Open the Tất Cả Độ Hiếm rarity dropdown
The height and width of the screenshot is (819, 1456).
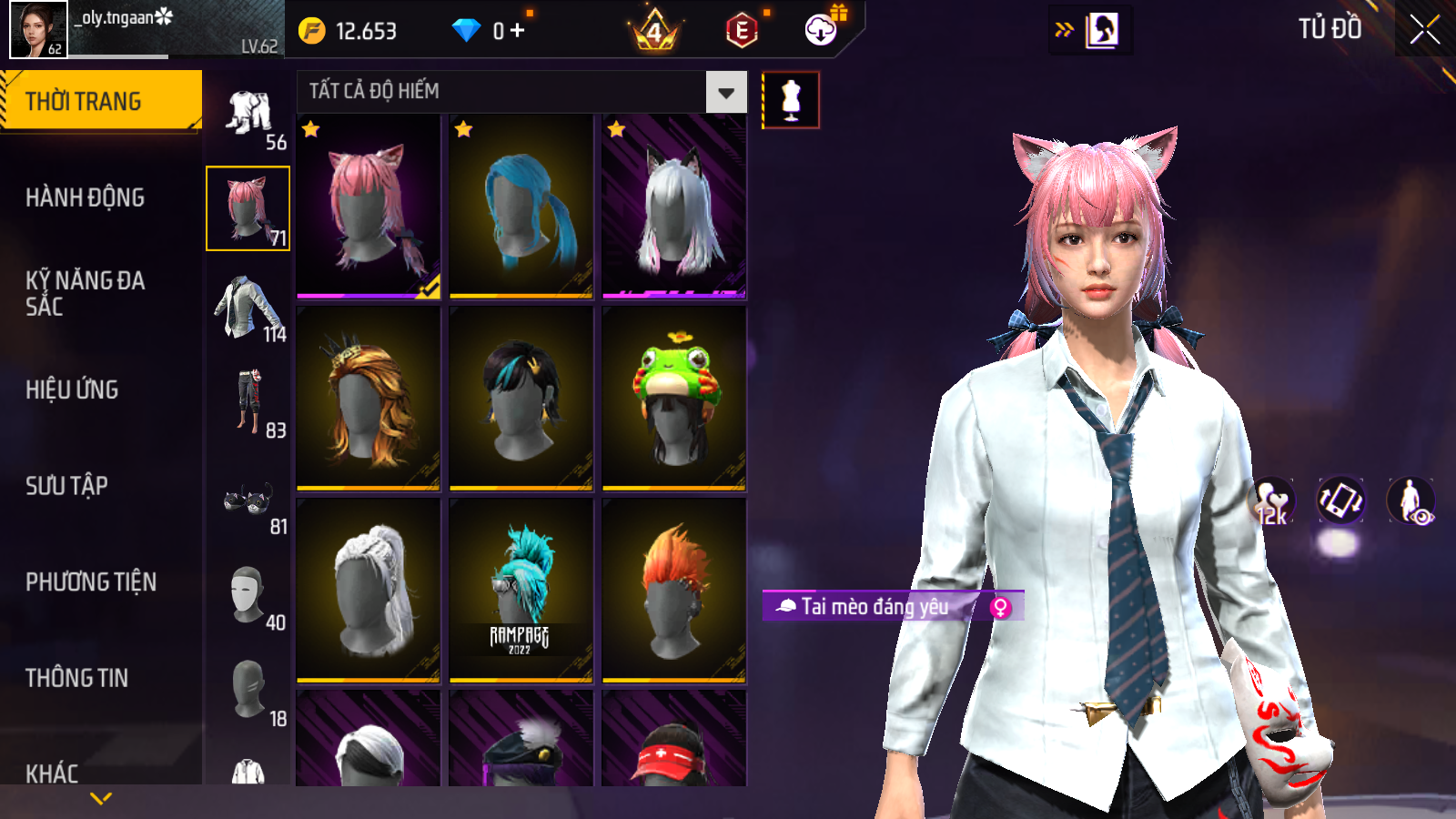725,92
